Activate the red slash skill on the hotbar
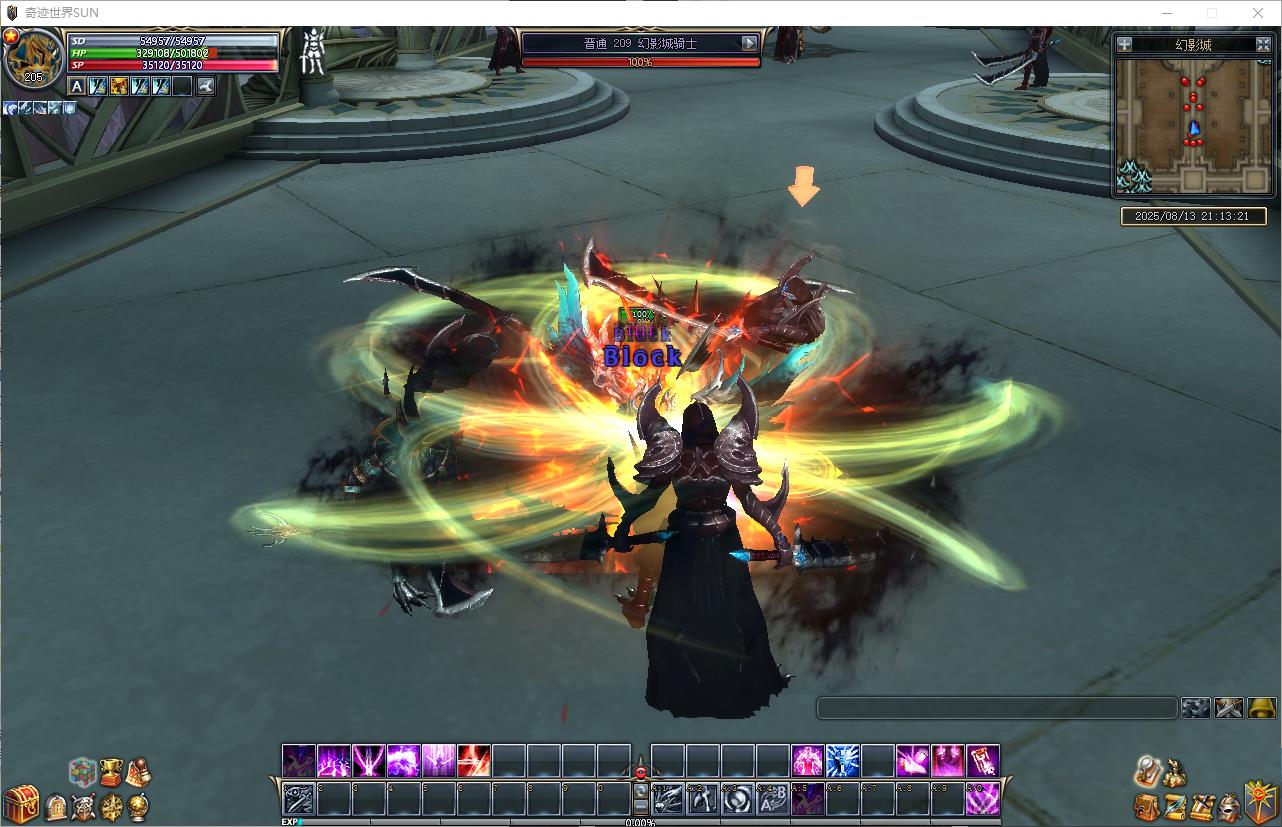The width and height of the screenshot is (1282, 827). click(473, 761)
